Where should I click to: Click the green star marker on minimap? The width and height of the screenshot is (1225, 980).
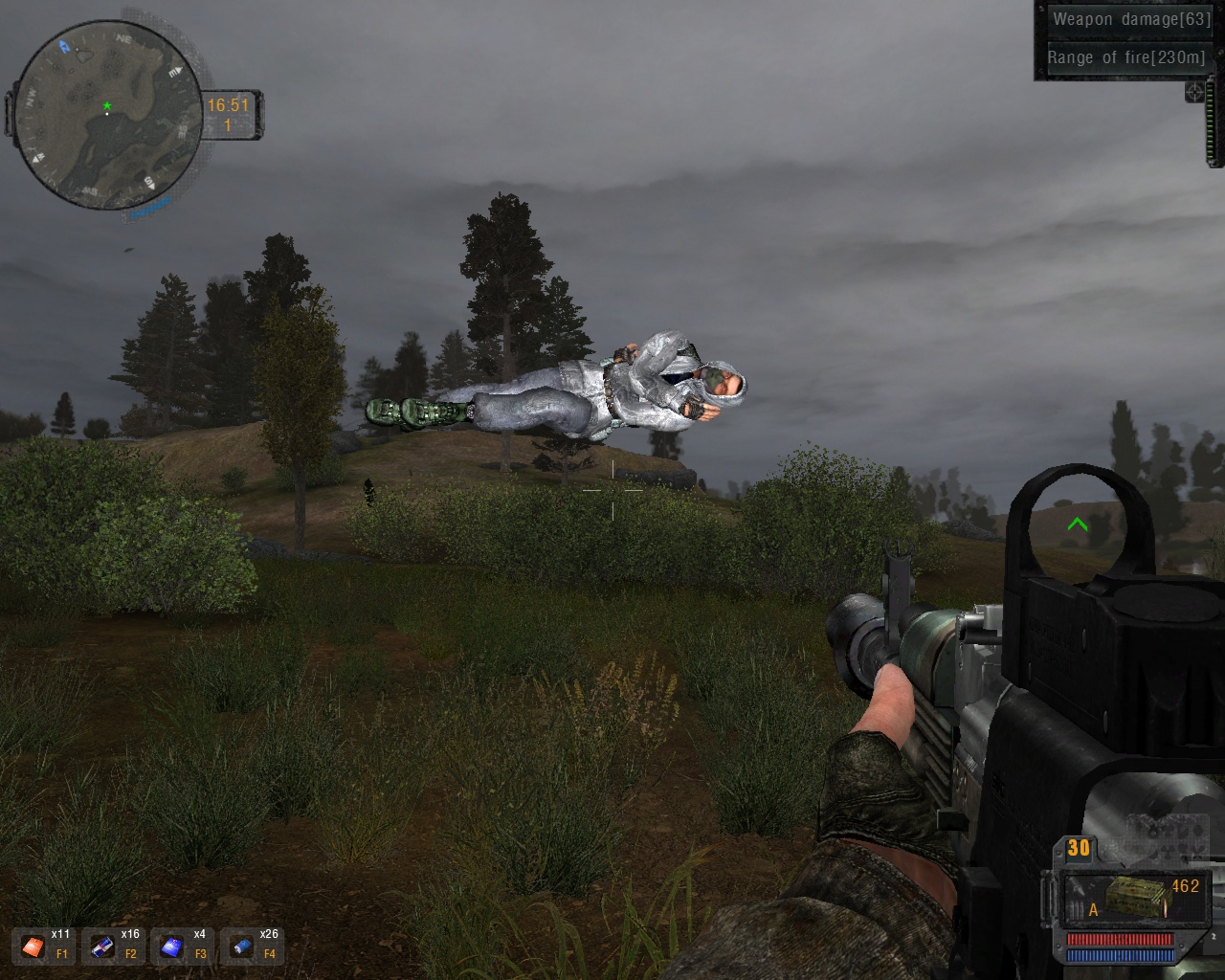pos(107,105)
